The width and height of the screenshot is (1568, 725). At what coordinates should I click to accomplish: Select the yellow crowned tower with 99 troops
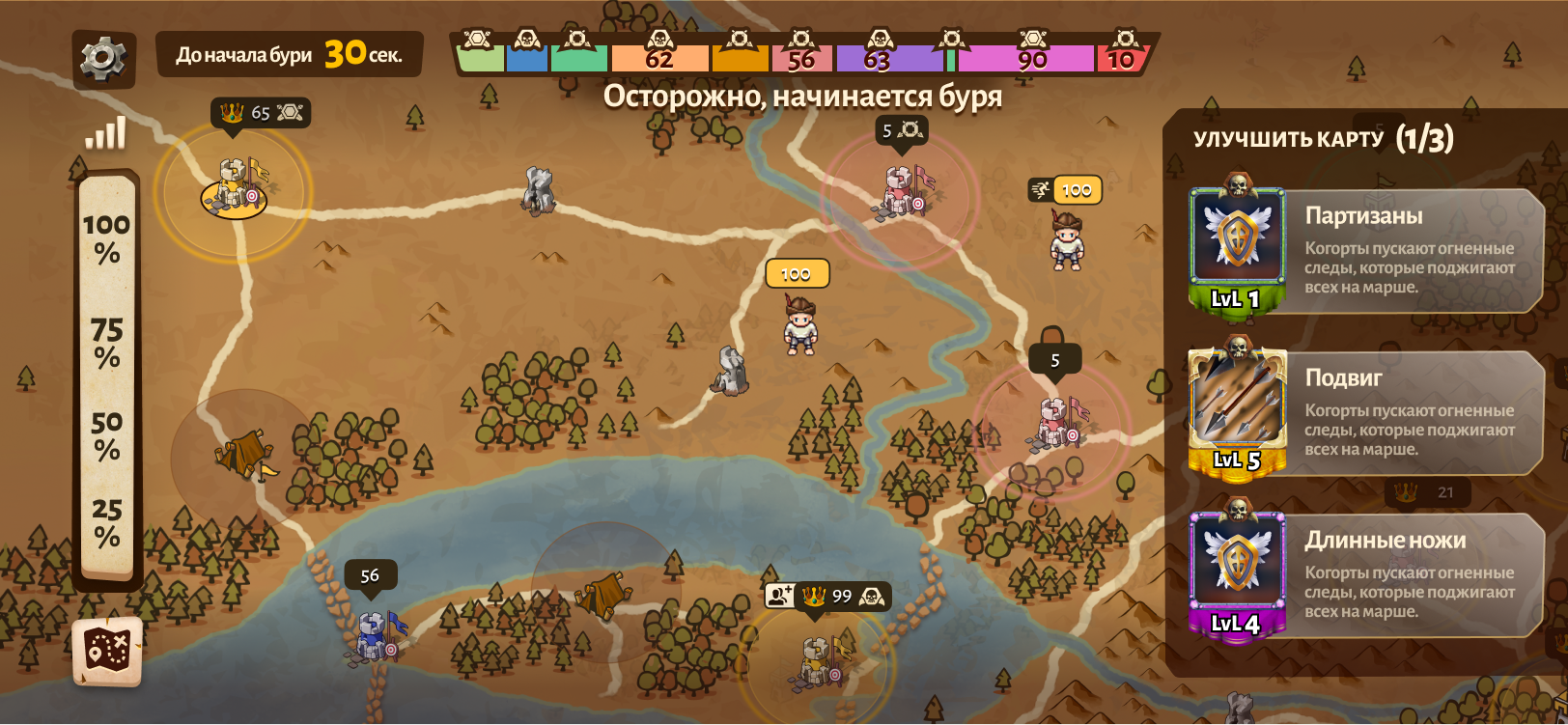818,661
